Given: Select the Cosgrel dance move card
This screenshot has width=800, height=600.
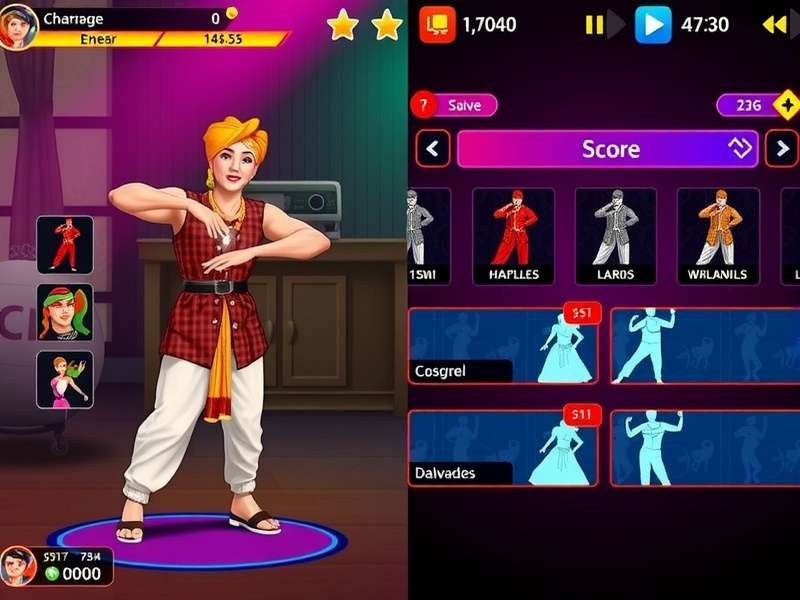Looking at the screenshot, I should [503, 346].
